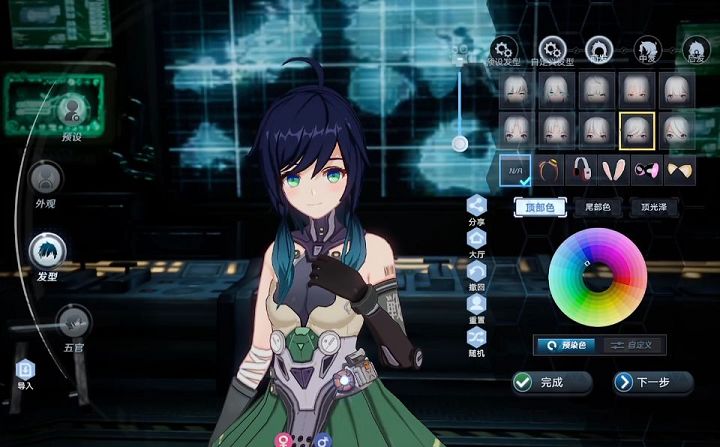Open the 外观 (Appearance) category

coord(45,180)
